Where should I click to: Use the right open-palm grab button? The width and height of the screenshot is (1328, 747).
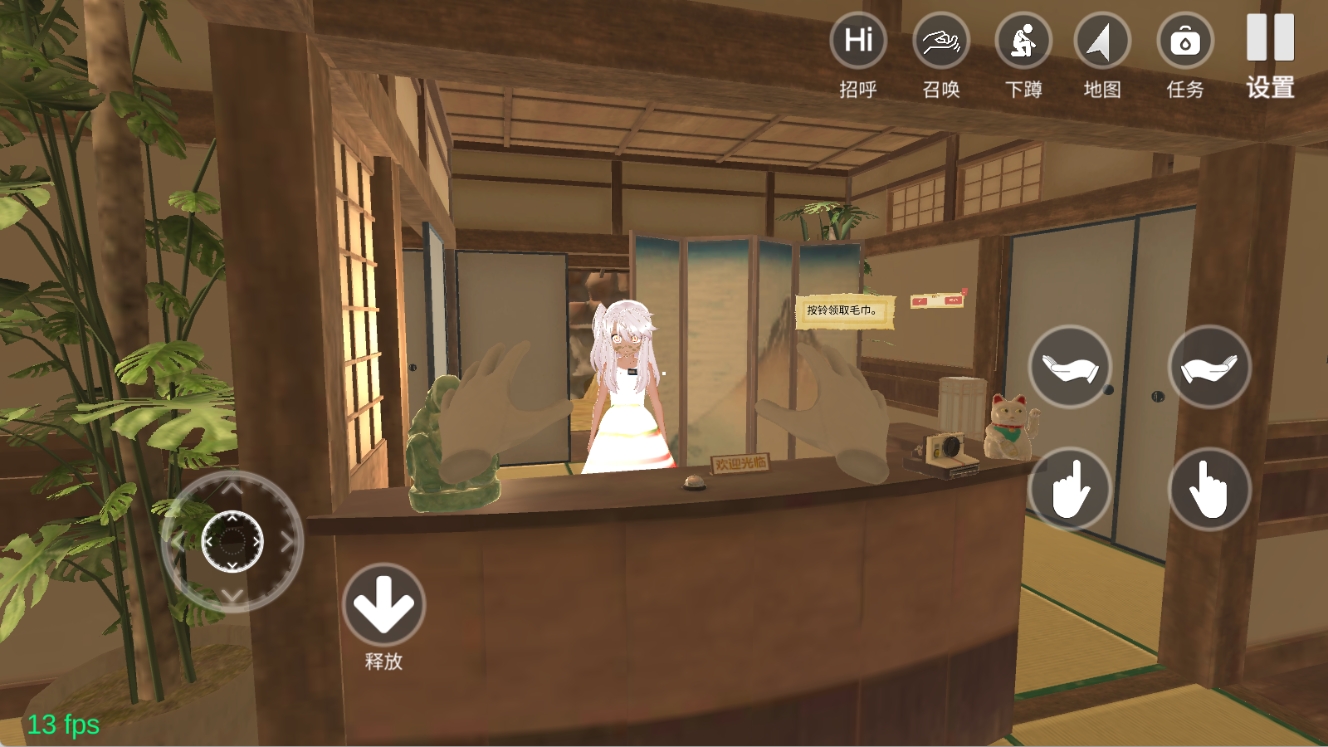pyautogui.click(x=1209, y=367)
